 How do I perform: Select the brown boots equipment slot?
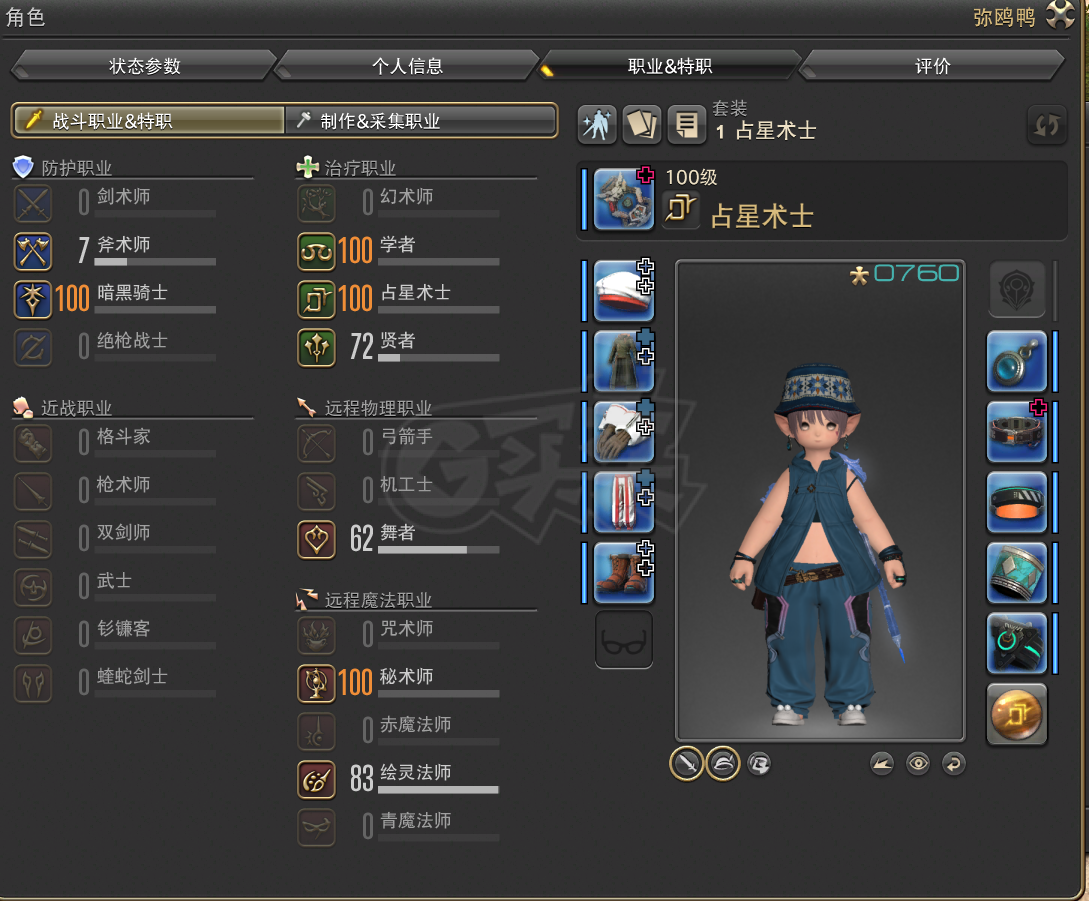(623, 572)
